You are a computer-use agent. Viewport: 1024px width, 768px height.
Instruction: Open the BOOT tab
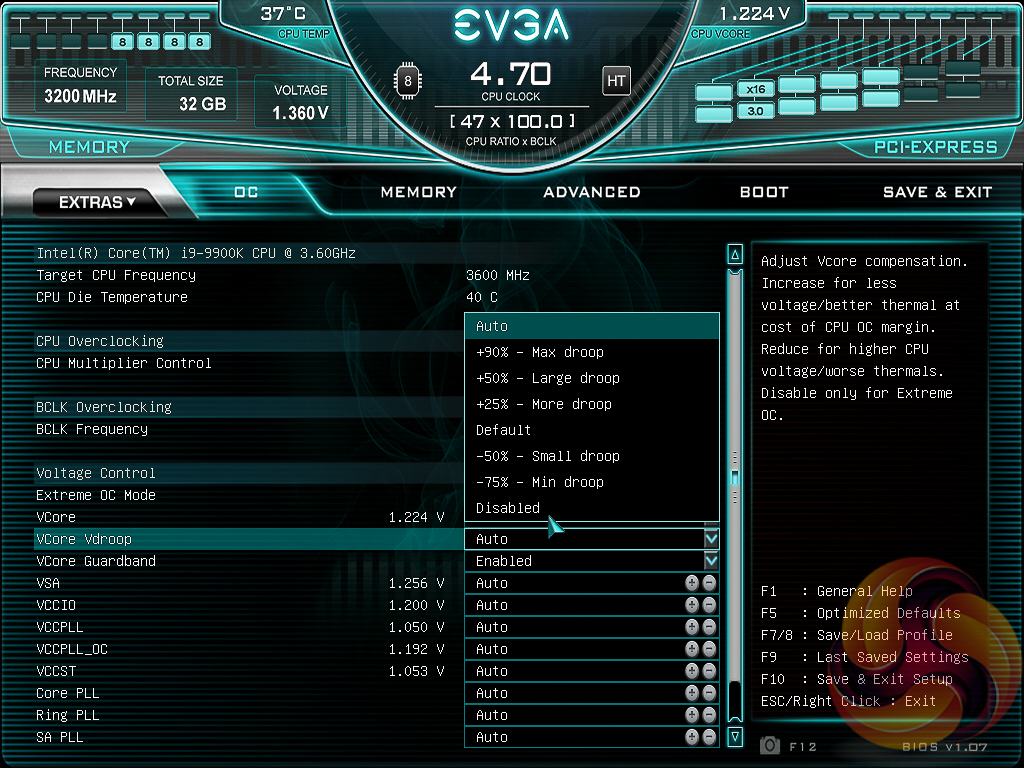coord(764,192)
